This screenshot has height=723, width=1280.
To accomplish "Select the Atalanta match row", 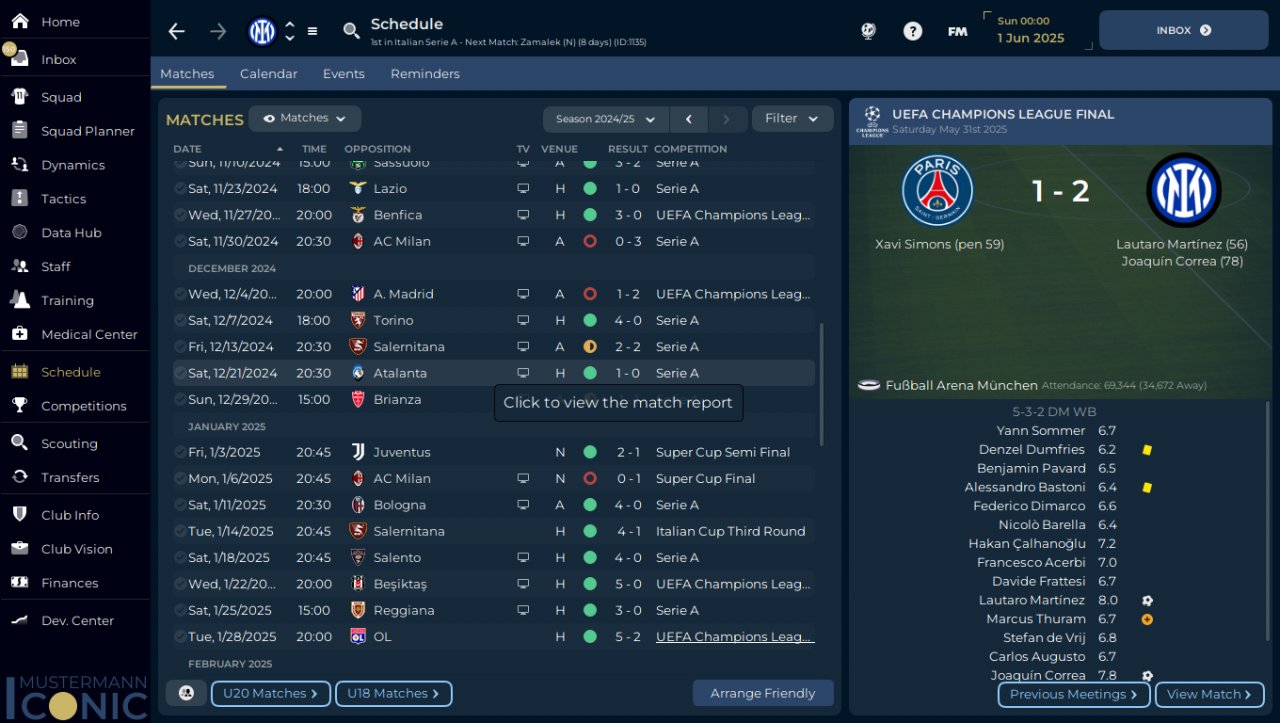I will [400, 373].
